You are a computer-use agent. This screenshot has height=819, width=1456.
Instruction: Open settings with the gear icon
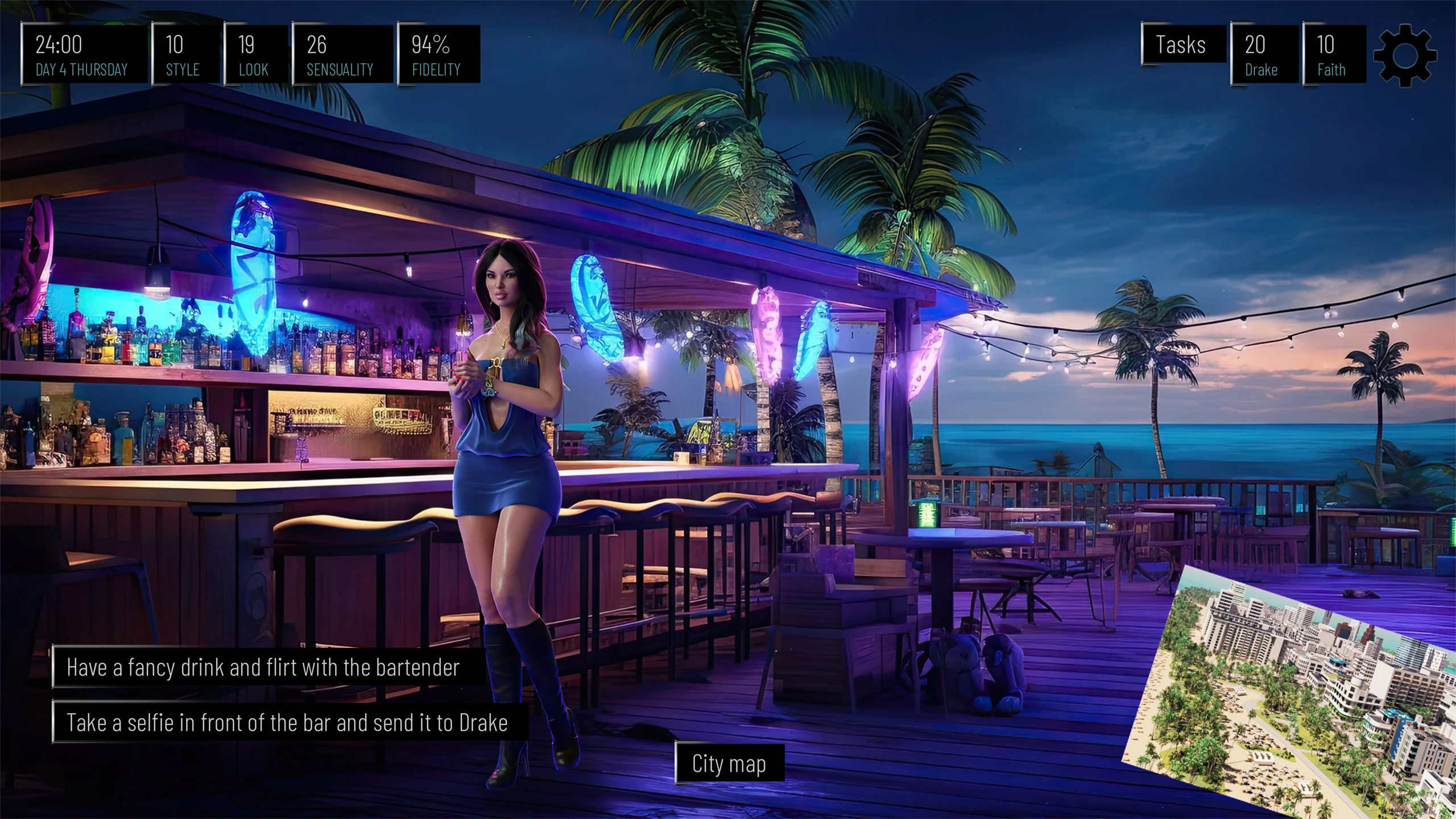(x=1405, y=56)
